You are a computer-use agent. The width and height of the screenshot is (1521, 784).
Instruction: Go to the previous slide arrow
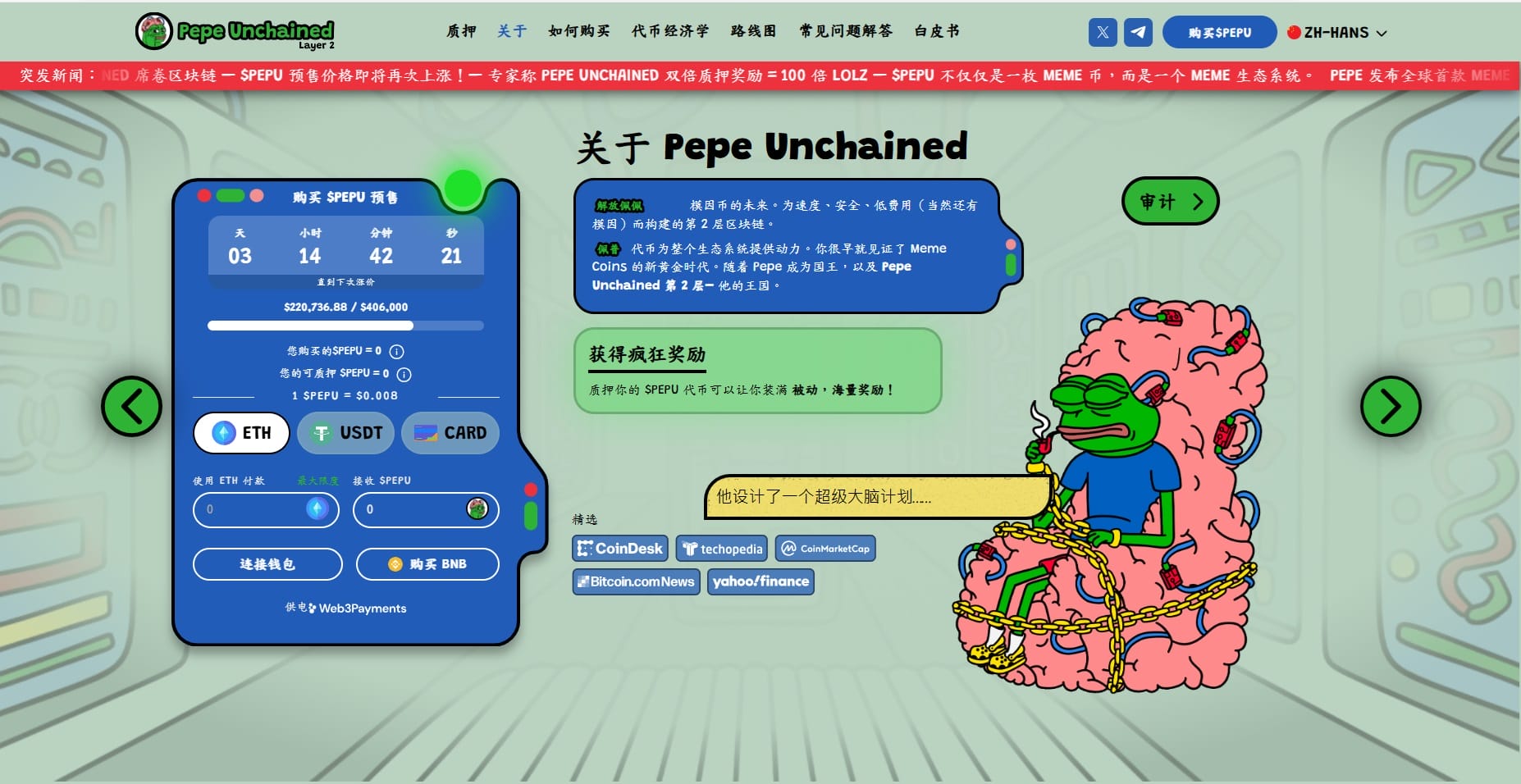(131, 406)
